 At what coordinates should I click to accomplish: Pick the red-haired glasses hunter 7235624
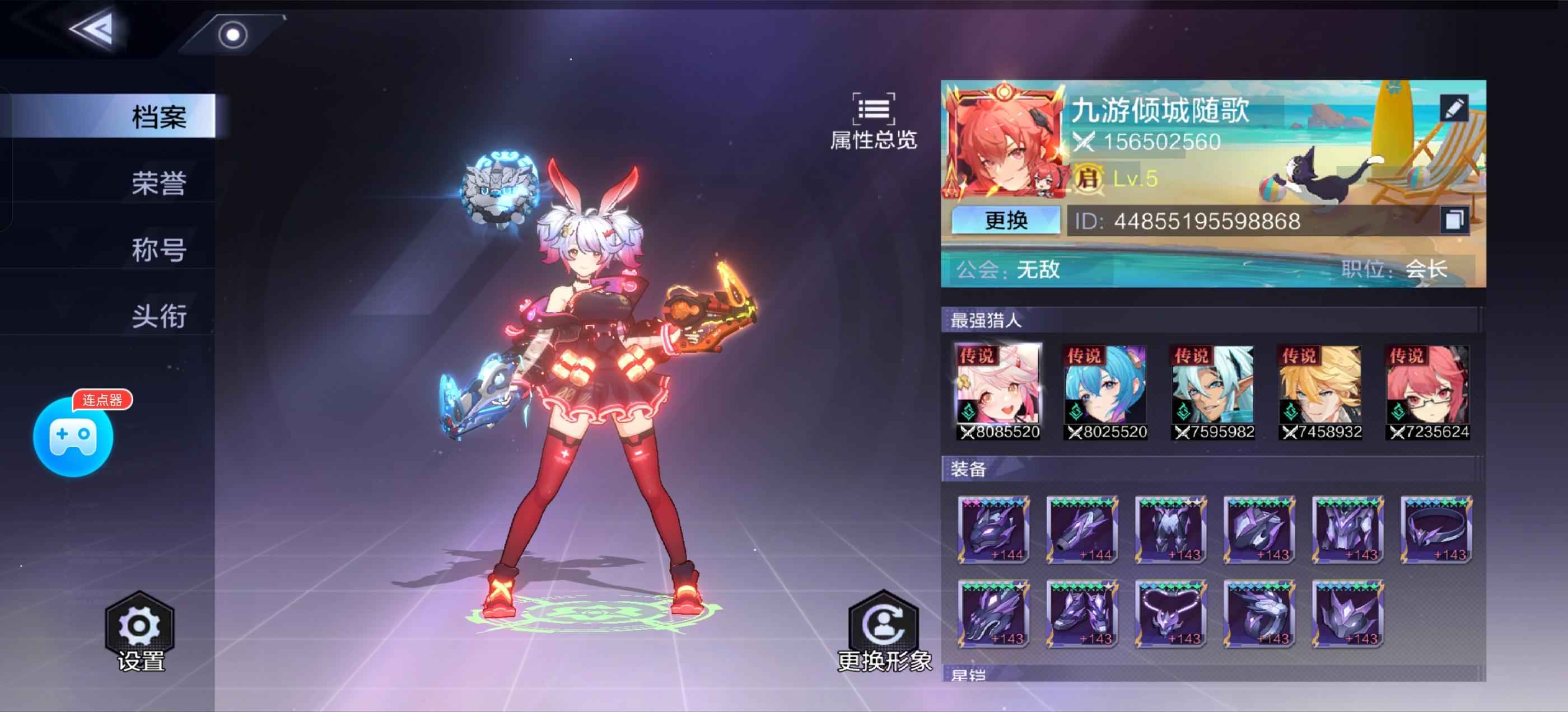click(1428, 391)
